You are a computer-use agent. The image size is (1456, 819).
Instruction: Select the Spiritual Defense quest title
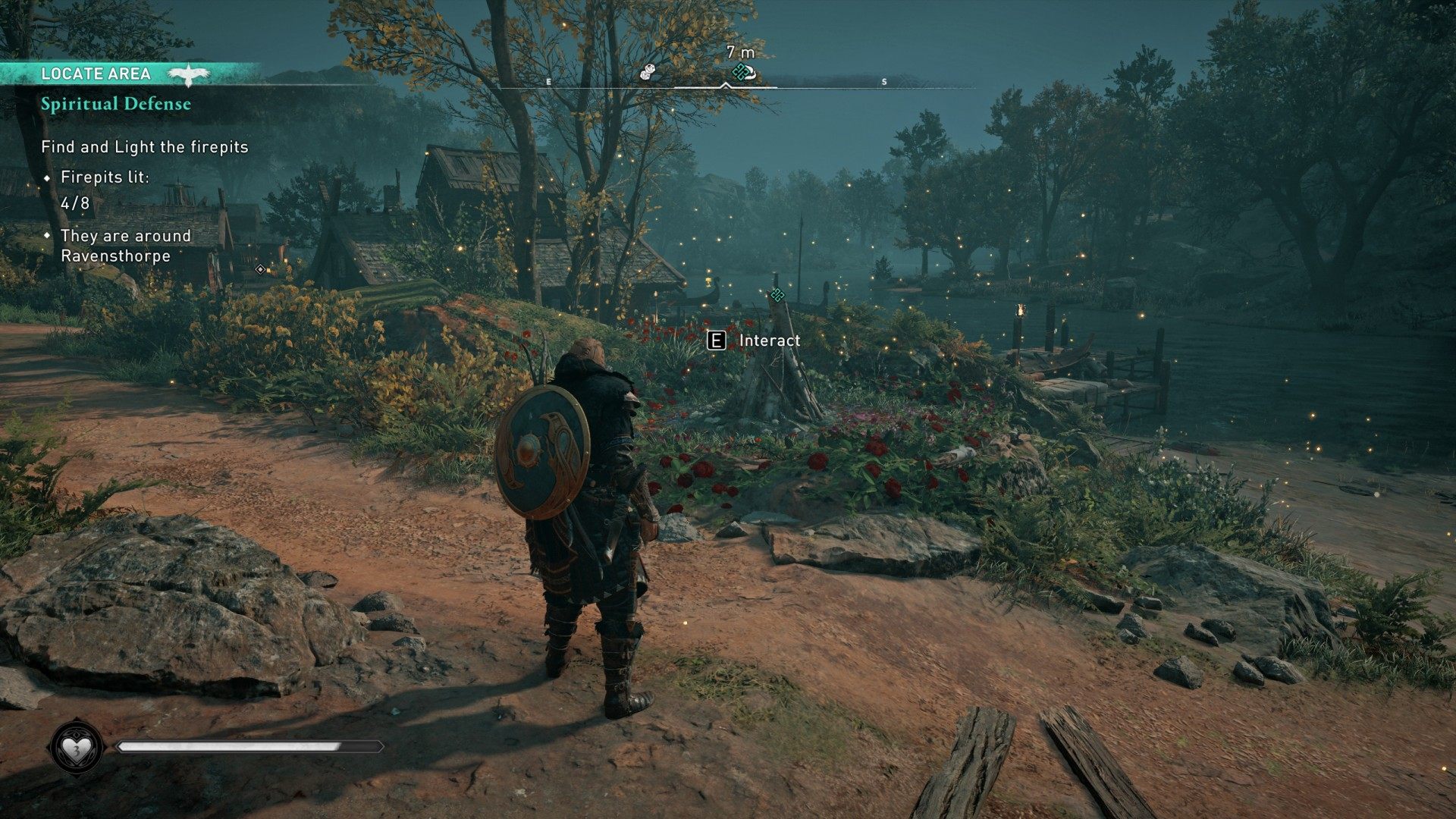pyautogui.click(x=116, y=104)
